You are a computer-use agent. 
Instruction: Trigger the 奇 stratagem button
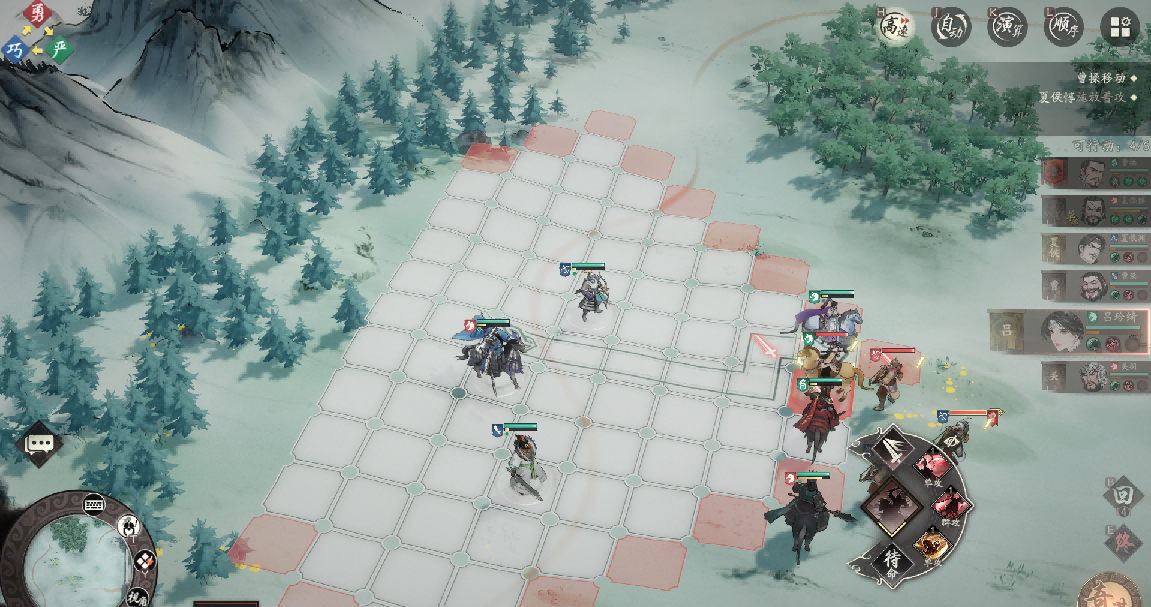point(1109,590)
